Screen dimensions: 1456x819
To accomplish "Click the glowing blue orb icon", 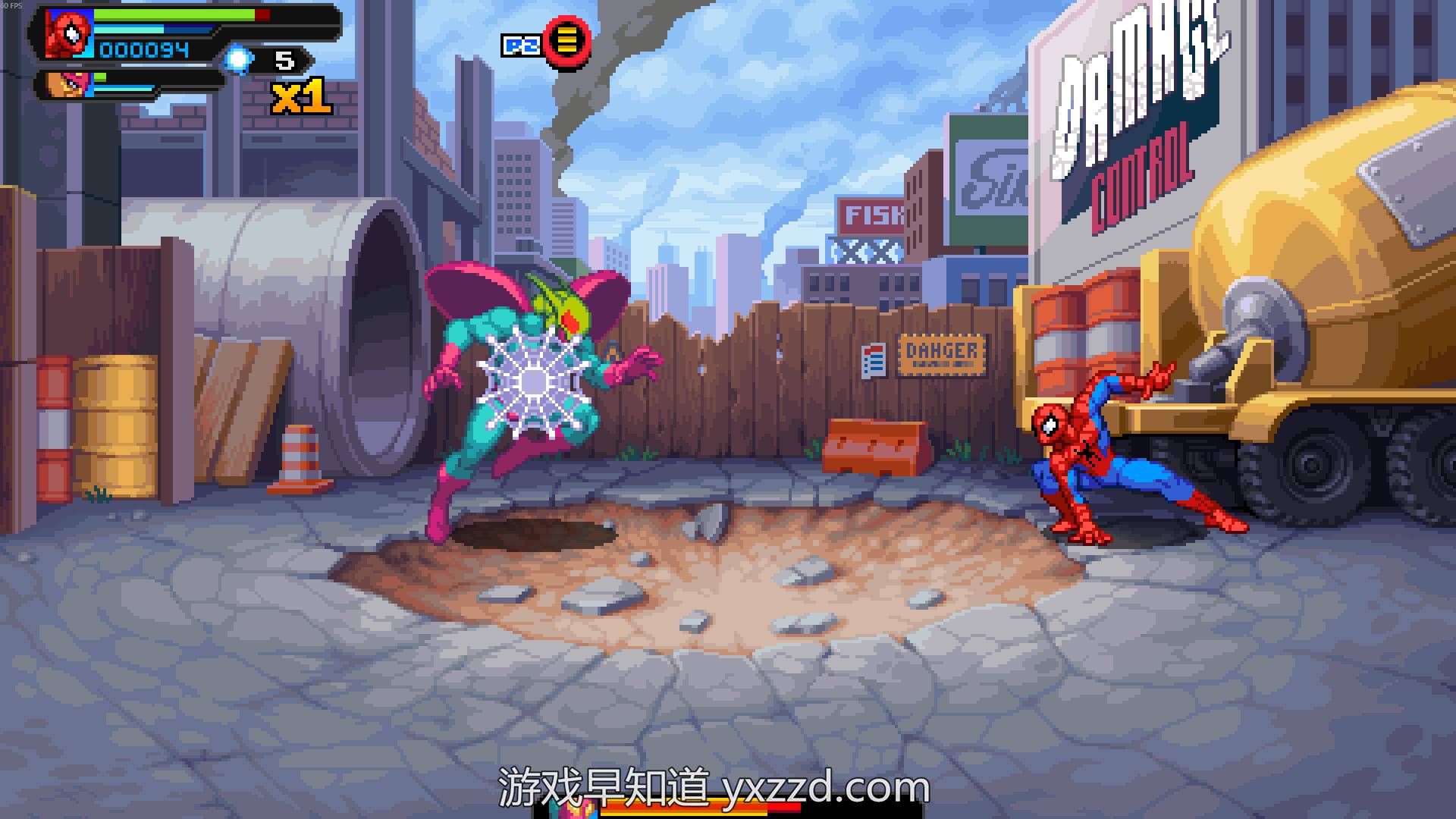I will [239, 58].
